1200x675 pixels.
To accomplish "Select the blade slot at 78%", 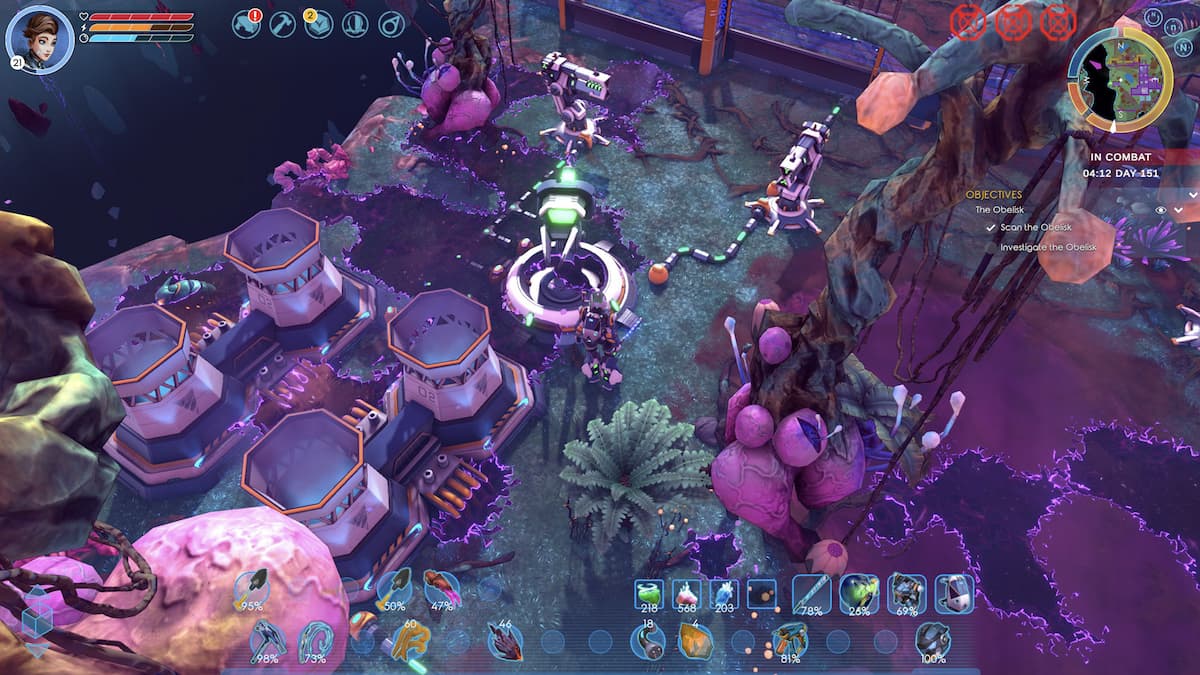I will (x=811, y=593).
